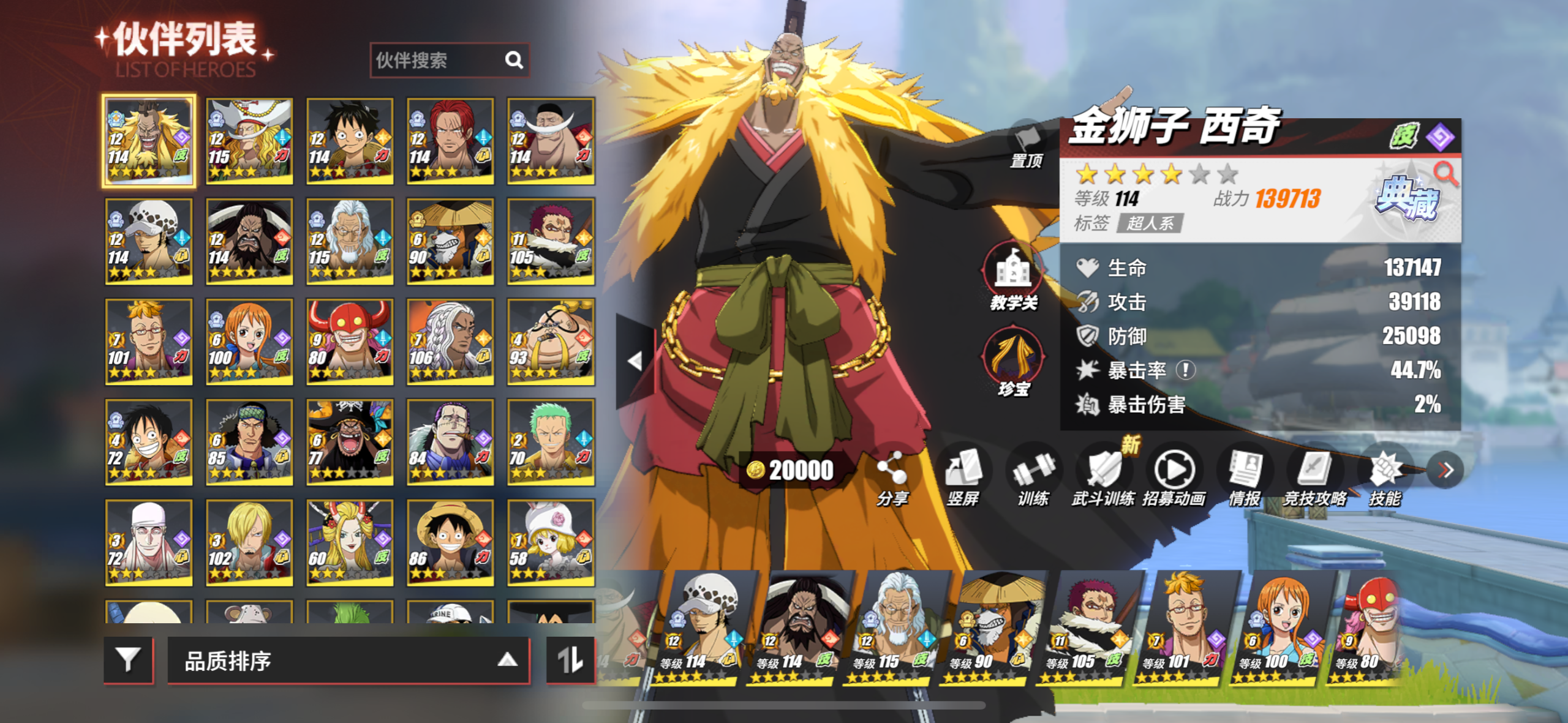Image resolution: width=1568 pixels, height=723 pixels.
Task: Play the 招募动画 recruit animation
Action: (x=1174, y=479)
